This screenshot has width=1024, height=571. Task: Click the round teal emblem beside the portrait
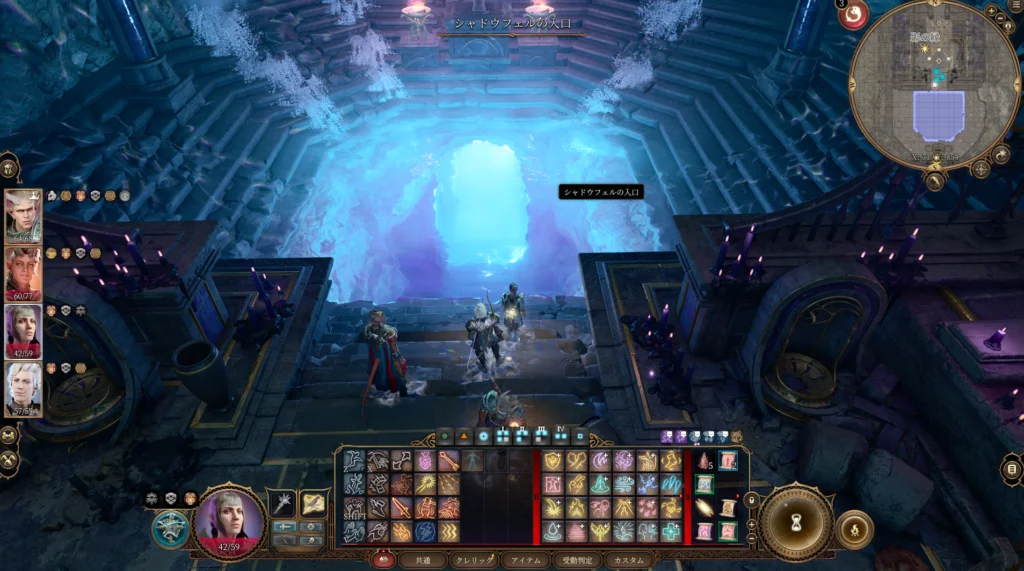click(171, 529)
